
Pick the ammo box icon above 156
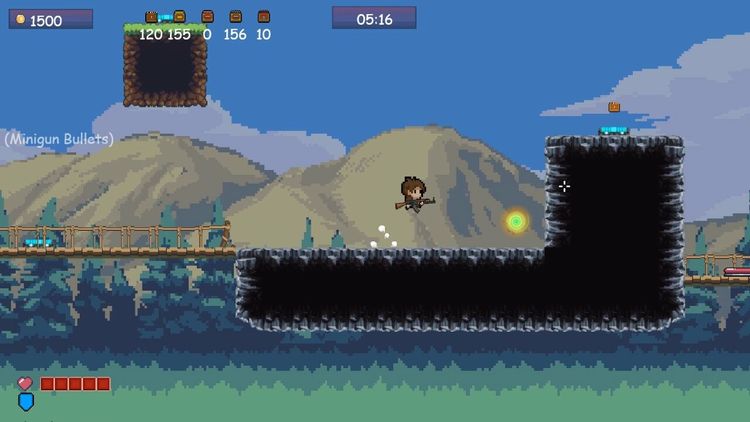pyautogui.click(x=235, y=17)
